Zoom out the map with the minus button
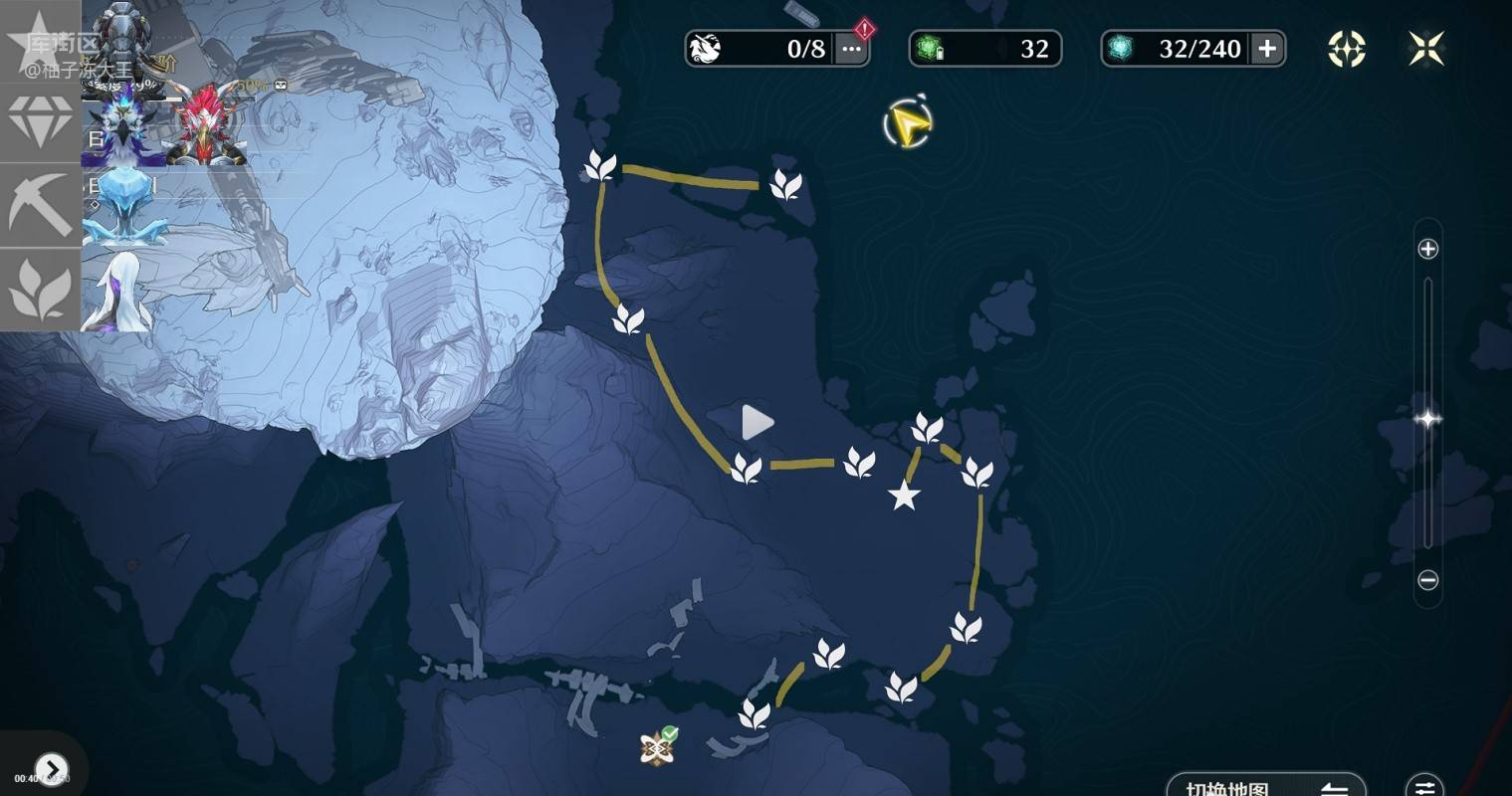Screen dimensions: 1512x796 [x=1427, y=580]
